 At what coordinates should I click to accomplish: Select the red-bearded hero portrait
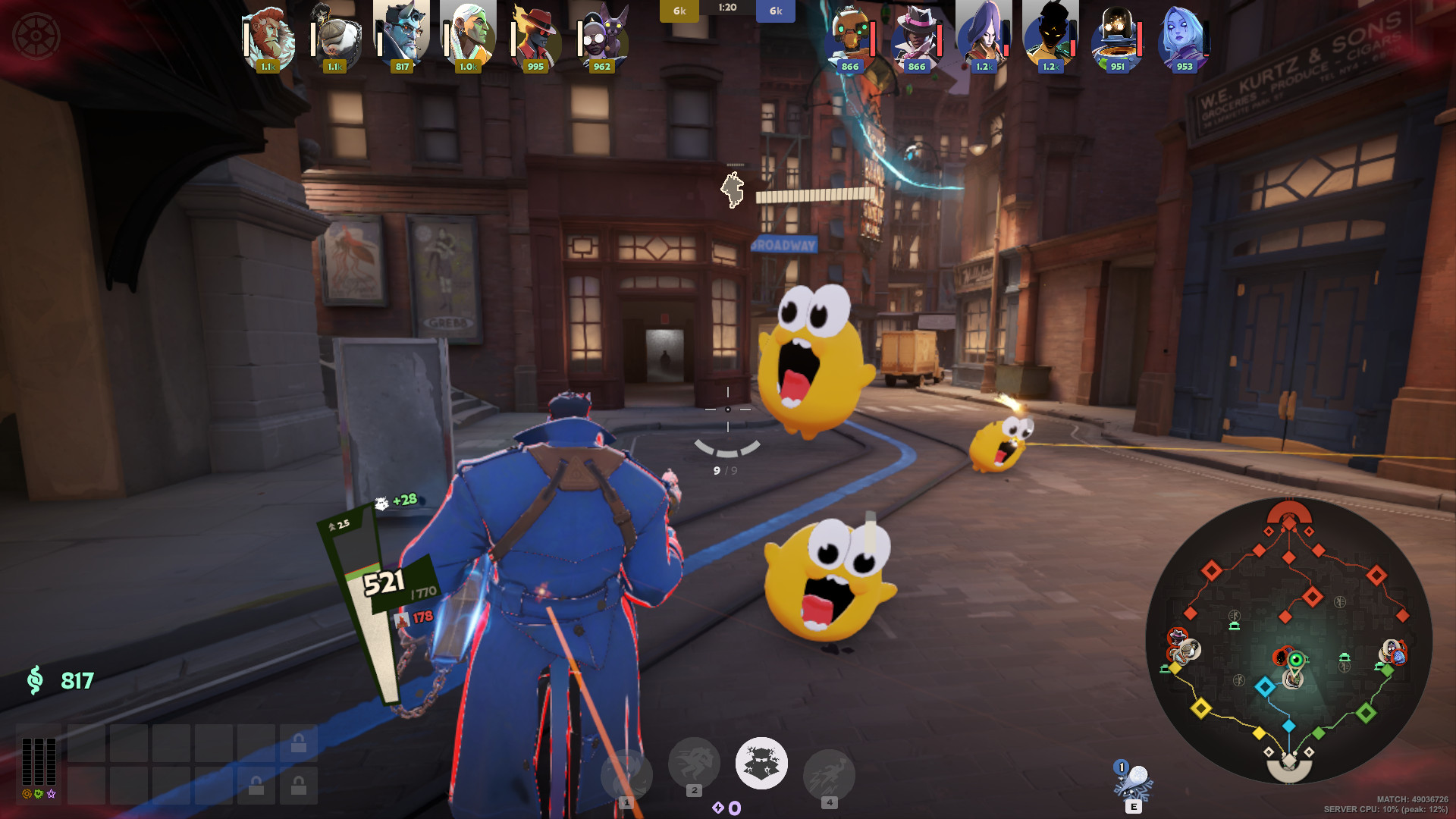268,36
